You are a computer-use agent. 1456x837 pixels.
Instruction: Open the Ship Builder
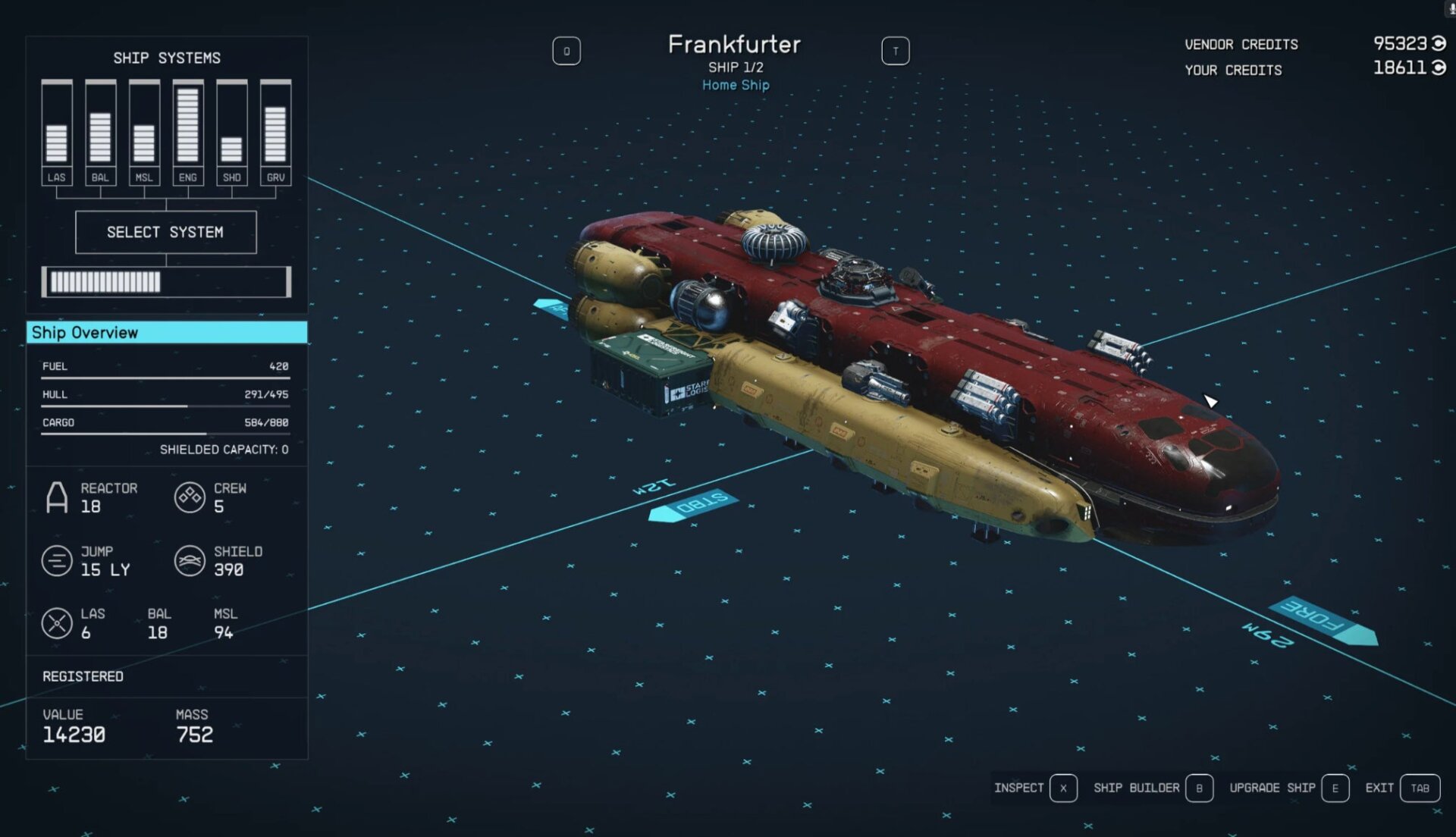[x=1136, y=788]
